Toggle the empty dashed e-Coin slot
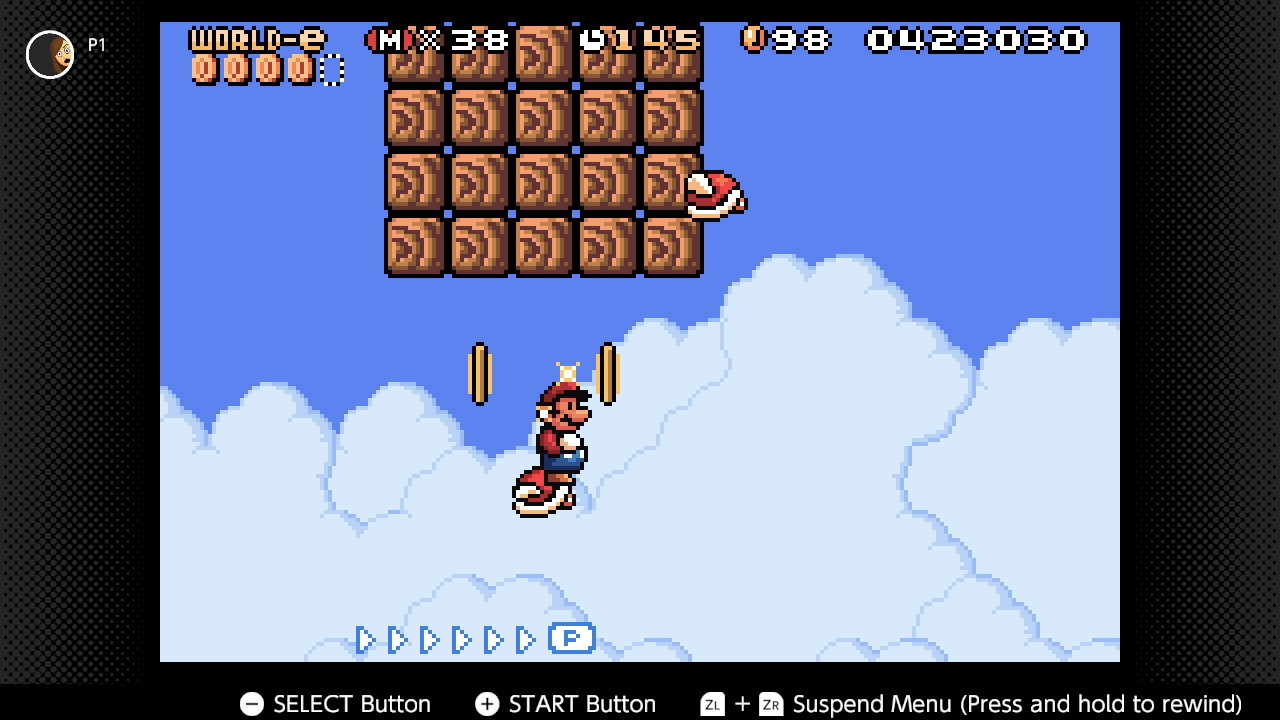Screen dimensions: 1280x720 331,69
